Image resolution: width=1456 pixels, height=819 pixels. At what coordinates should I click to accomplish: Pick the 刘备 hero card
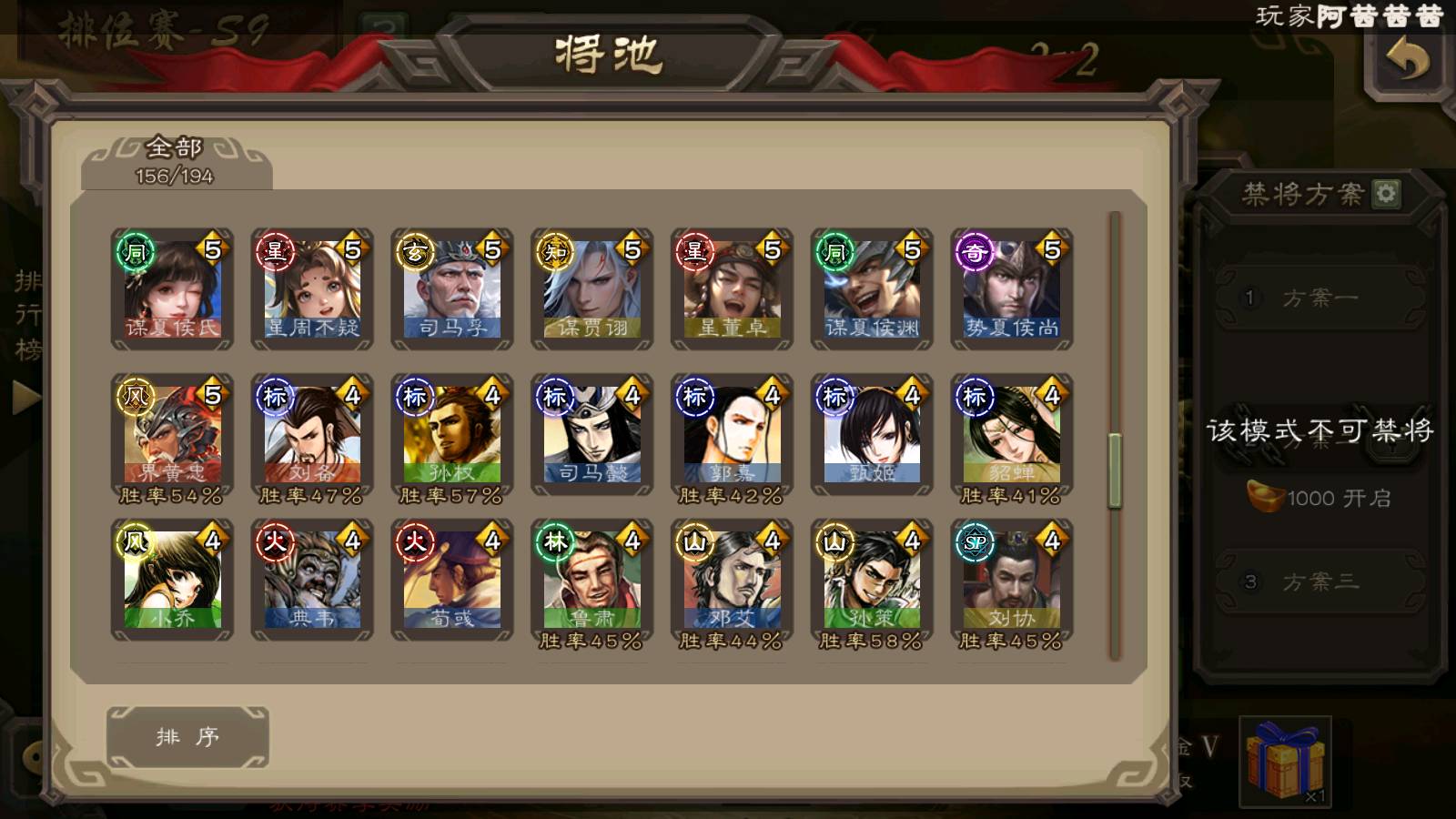coord(312,435)
